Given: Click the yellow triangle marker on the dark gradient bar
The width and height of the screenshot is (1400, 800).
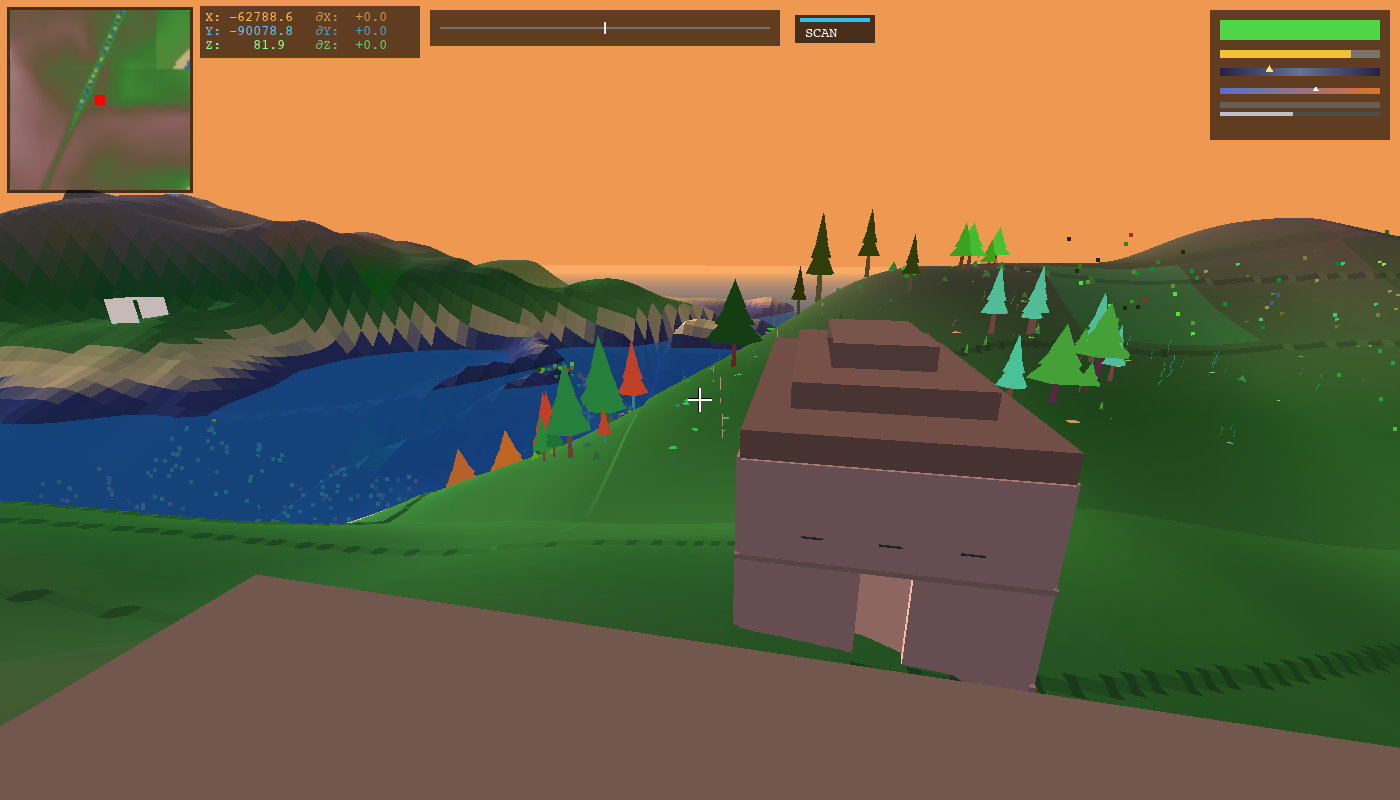Looking at the screenshot, I should (x=1268, y=68).
